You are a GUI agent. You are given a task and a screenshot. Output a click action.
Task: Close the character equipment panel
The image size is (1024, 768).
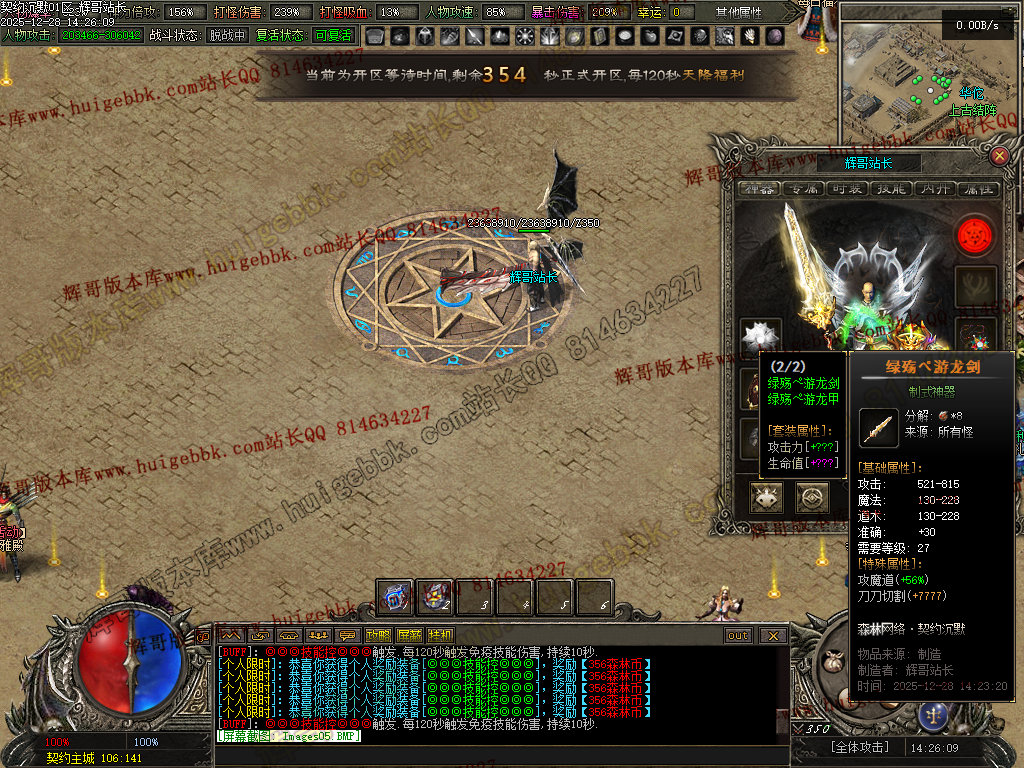pos(999,156)
